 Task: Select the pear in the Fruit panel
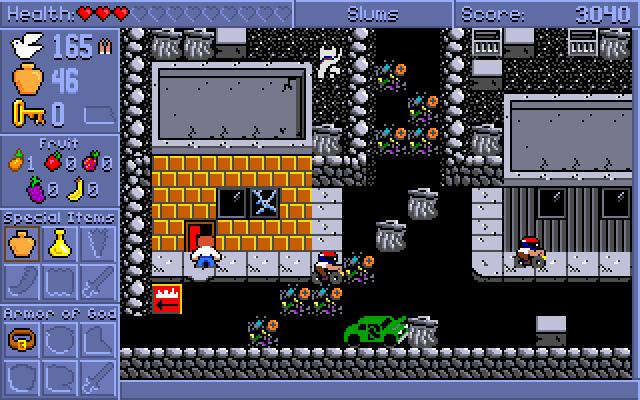[16, 160]
